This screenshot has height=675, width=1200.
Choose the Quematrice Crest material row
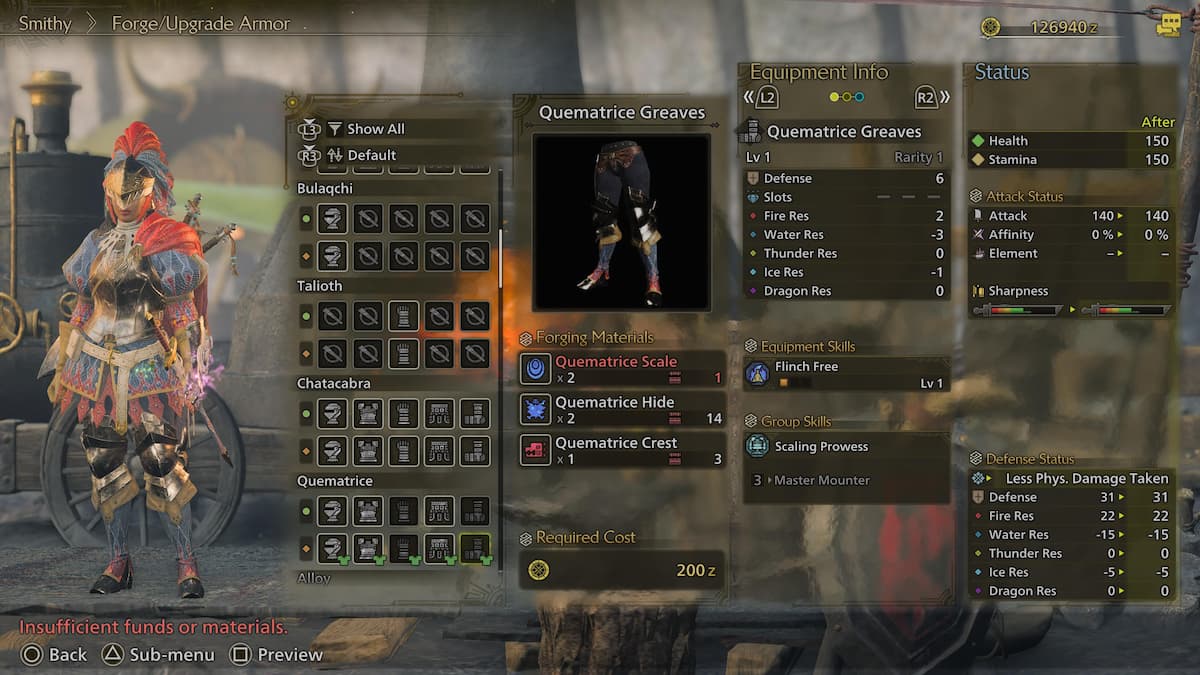(623, 450)
